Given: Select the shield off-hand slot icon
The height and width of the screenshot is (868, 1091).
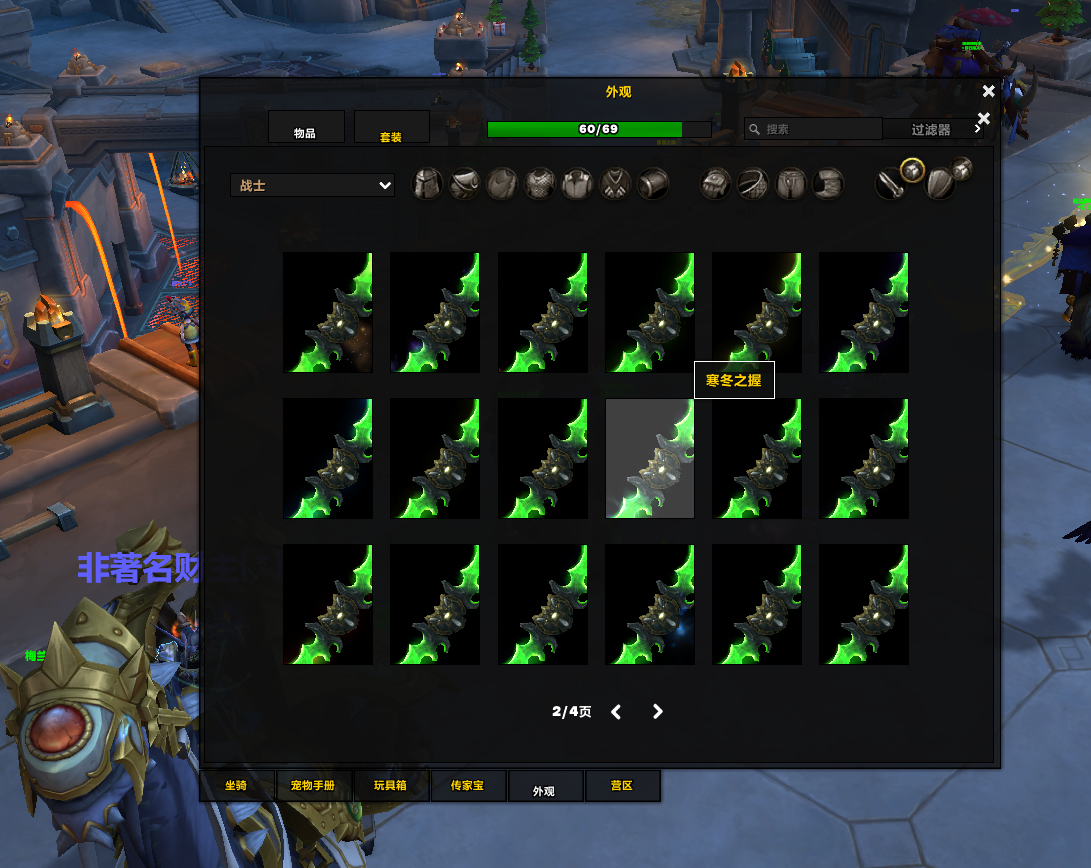Looking at the screenshot, I should click(939, 184).
